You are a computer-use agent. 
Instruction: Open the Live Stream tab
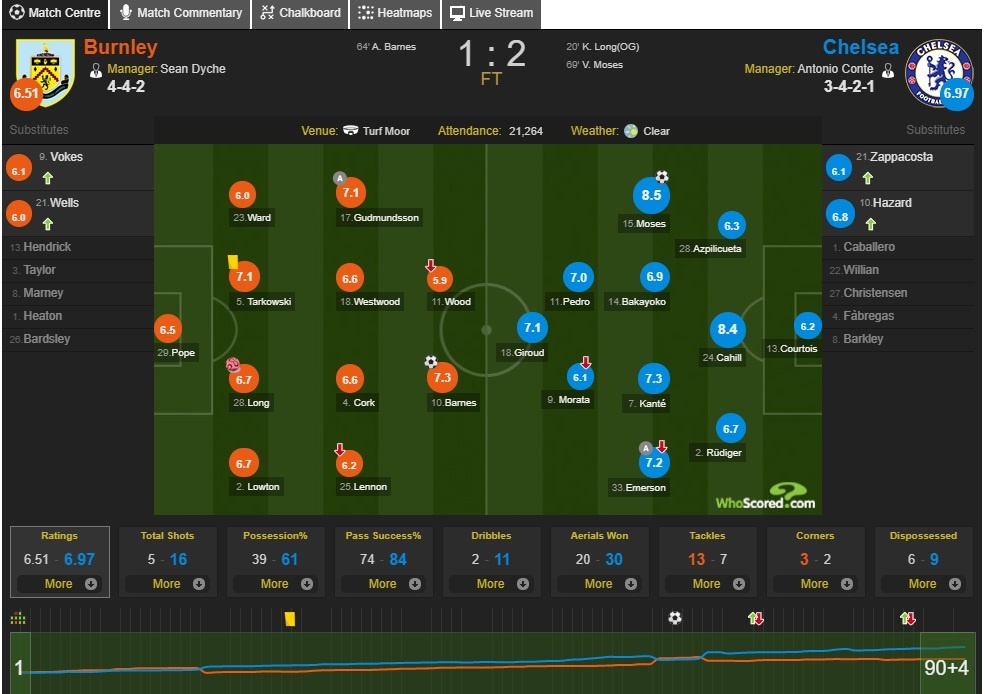pyautogui.click(x=490, y=13)
